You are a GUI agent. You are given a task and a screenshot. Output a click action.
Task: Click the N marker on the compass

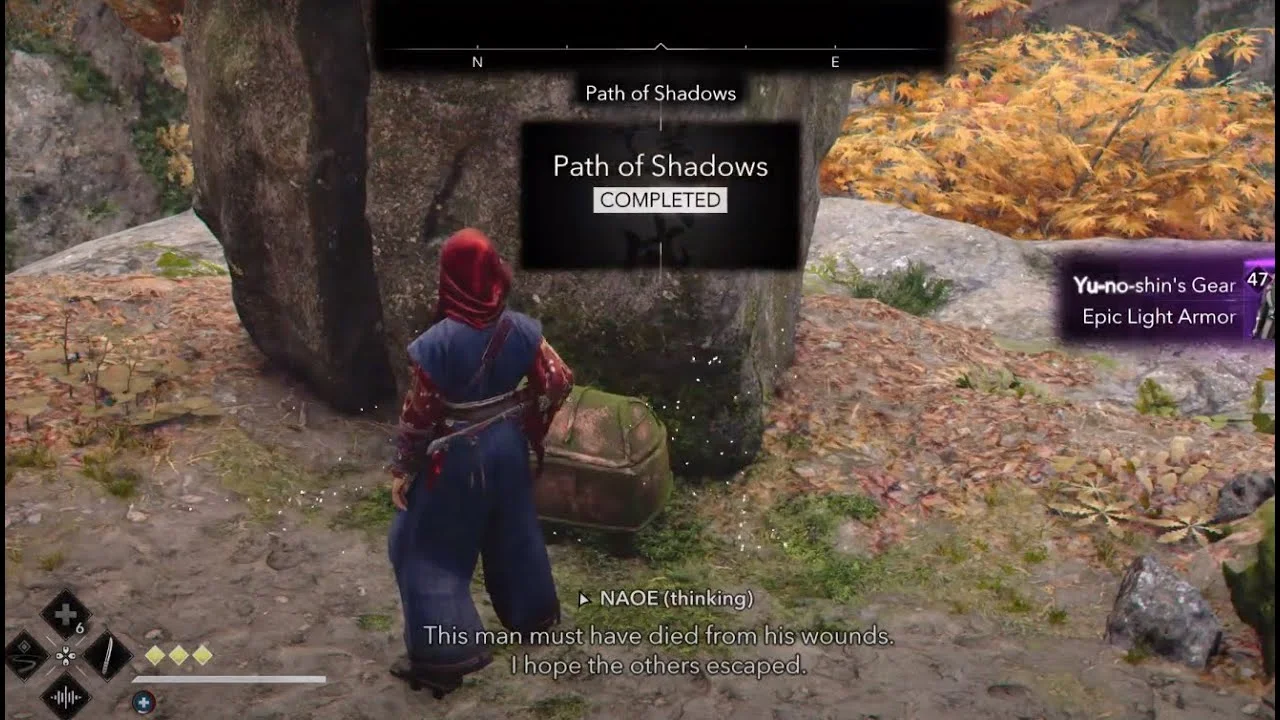tap(476, 61)
